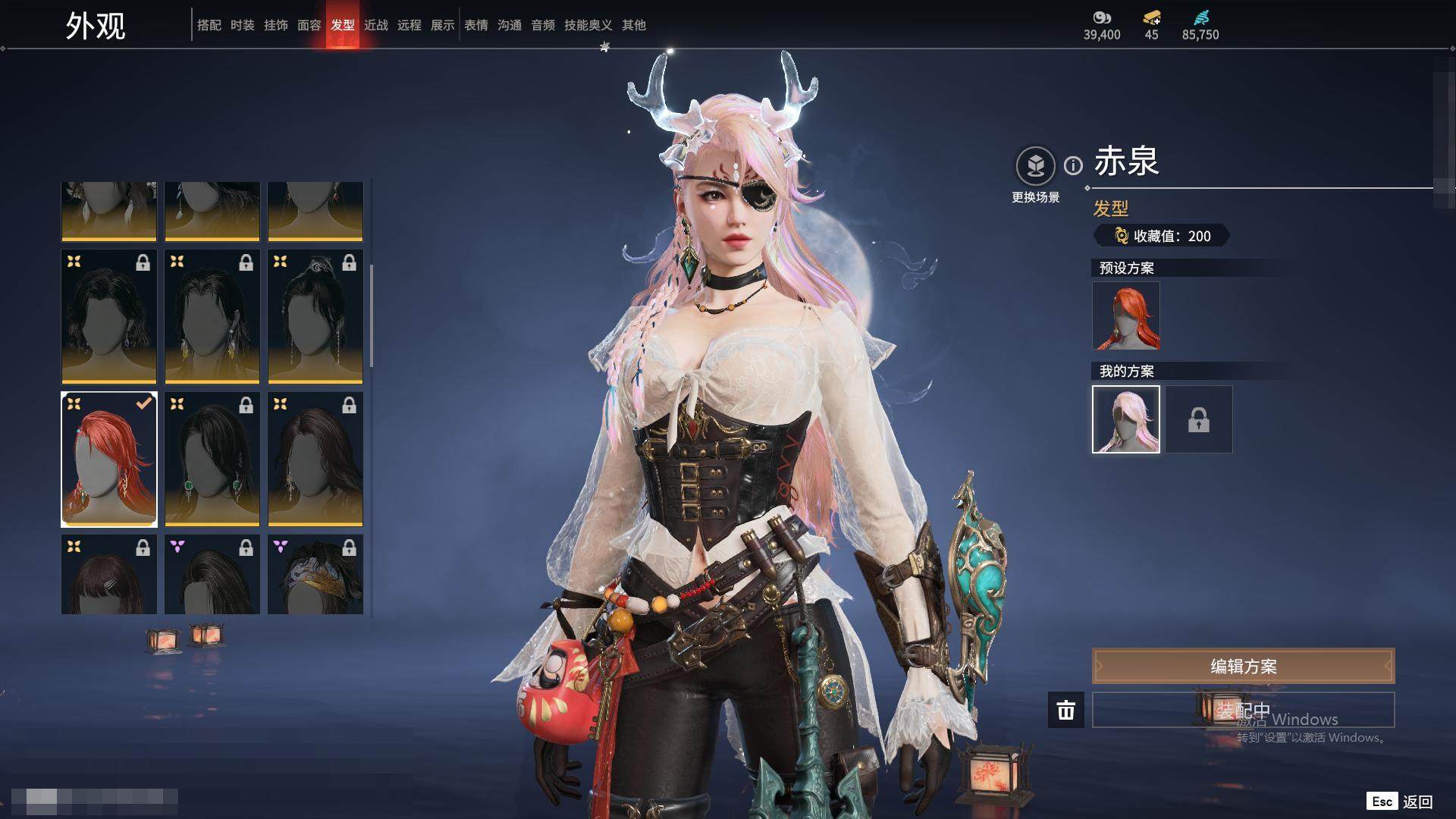Select the 沟通 tab
The width and height of the screenshot is (1456, 819).
[509, 25]
